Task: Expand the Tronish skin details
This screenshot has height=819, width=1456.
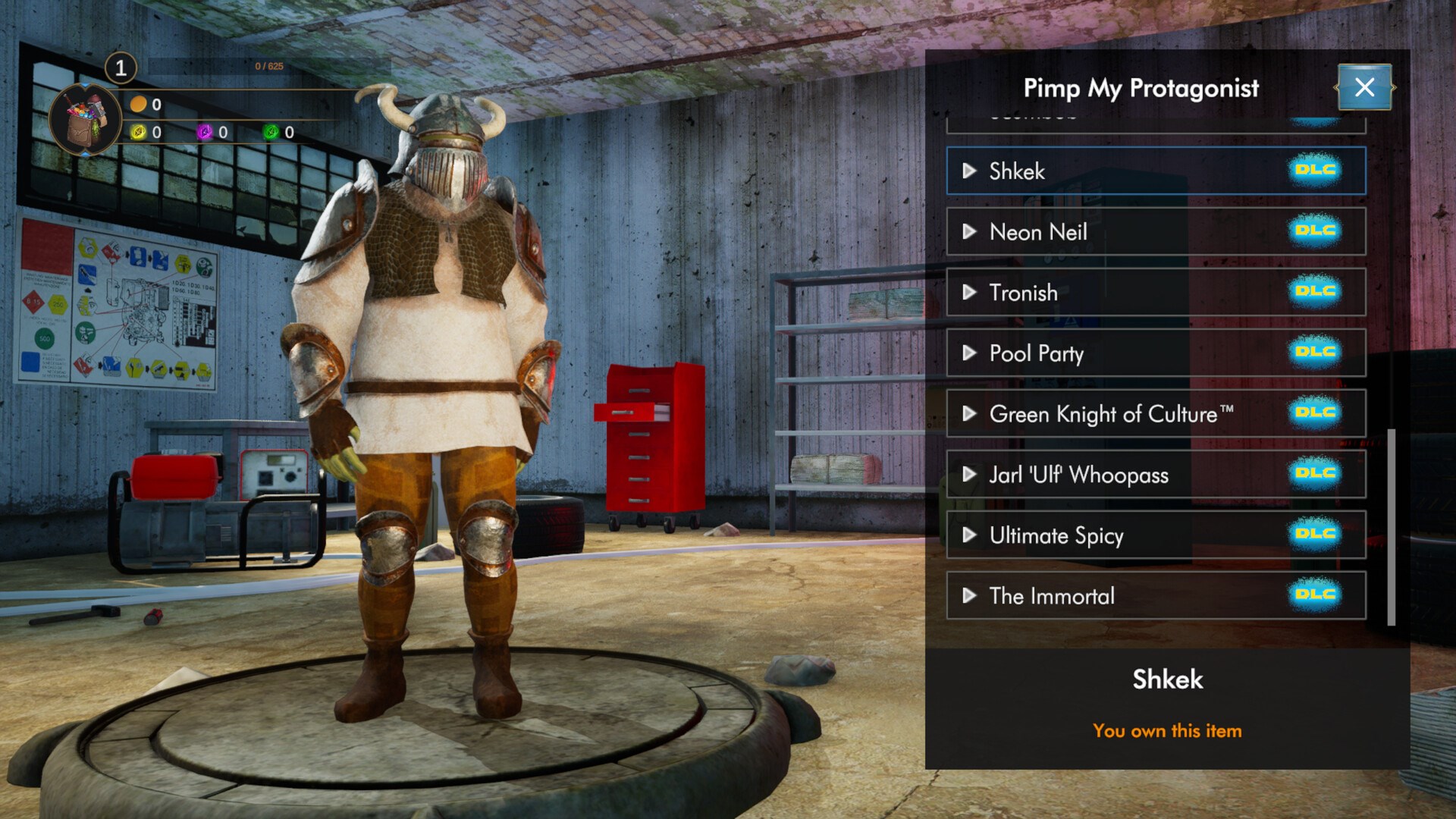Action: [968, 292]
